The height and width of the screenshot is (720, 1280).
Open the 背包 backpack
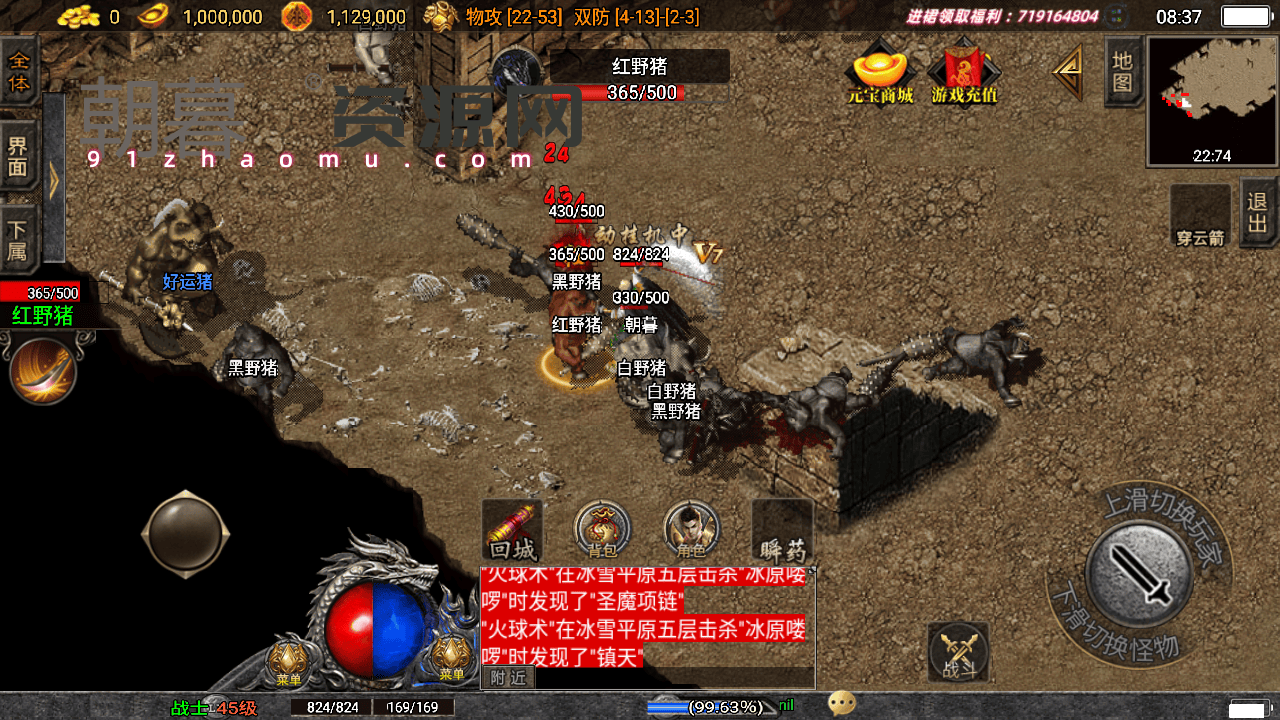(602, 530)
